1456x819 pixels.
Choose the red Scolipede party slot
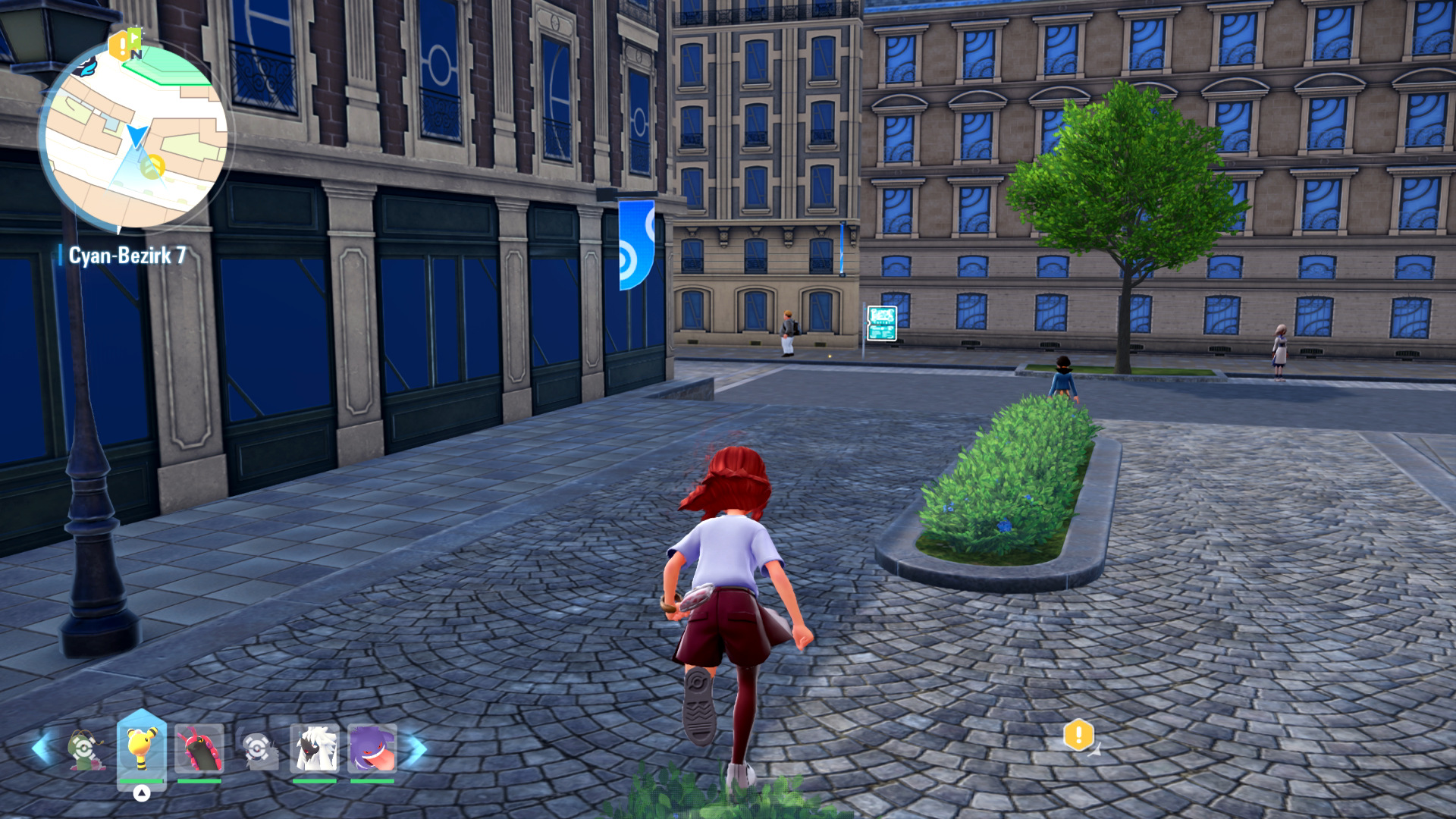click(x=199, y=748)
